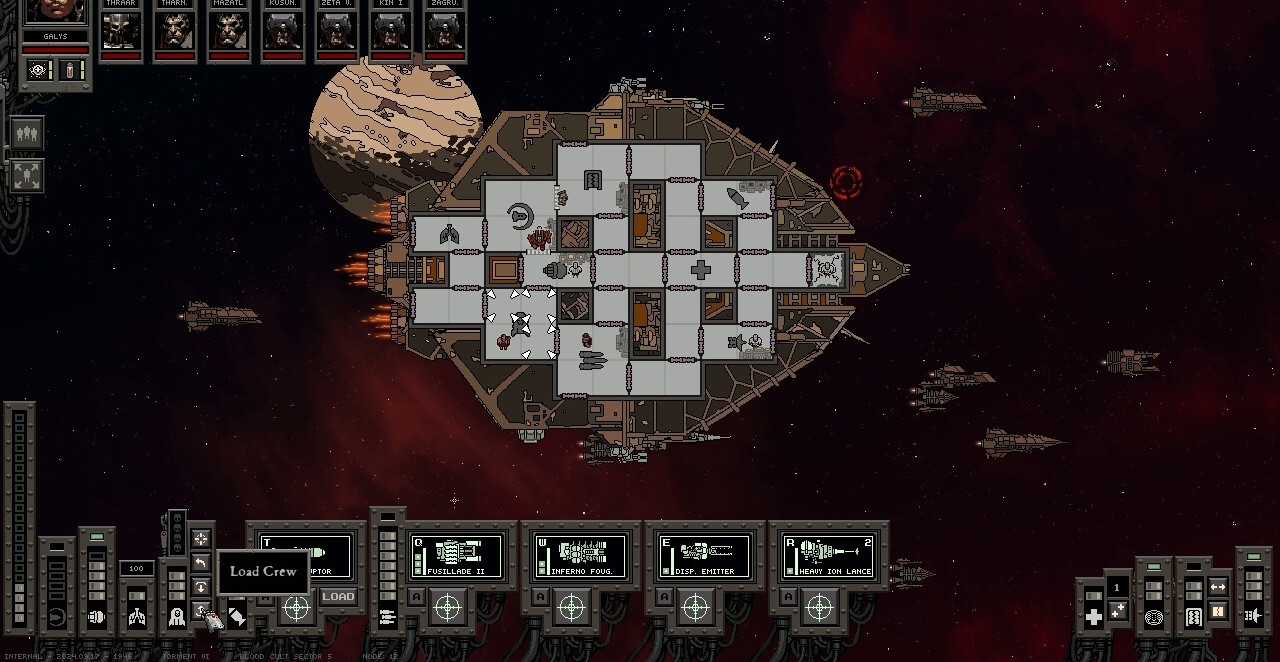This screenshot has height=662, width=1280.
Task: Choose the Zeta V. crew portrait
Action: click(x=337, y=31)
